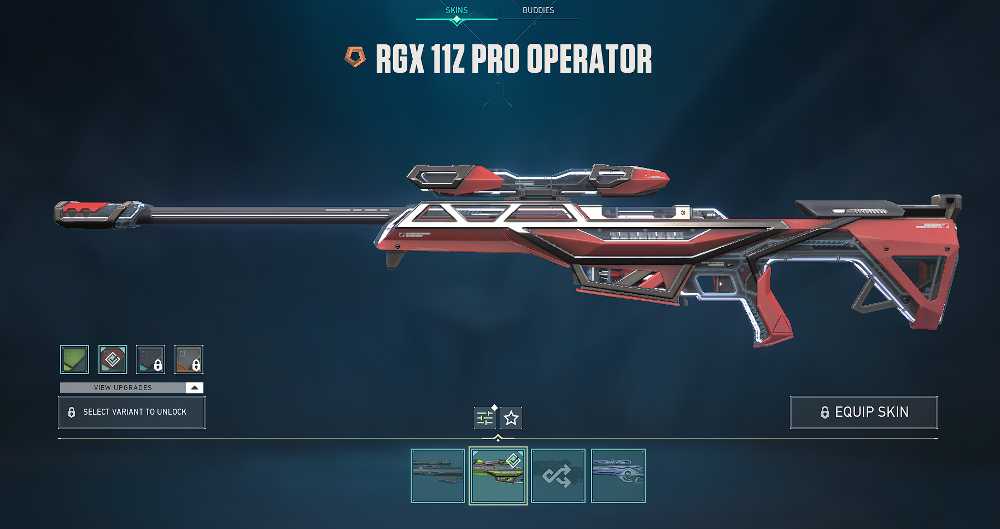The height and width of the screenshot is (529, 1000).
Task: Open the skin filter sliders icon
Action: pyautogui.click(x=485, y=418)
